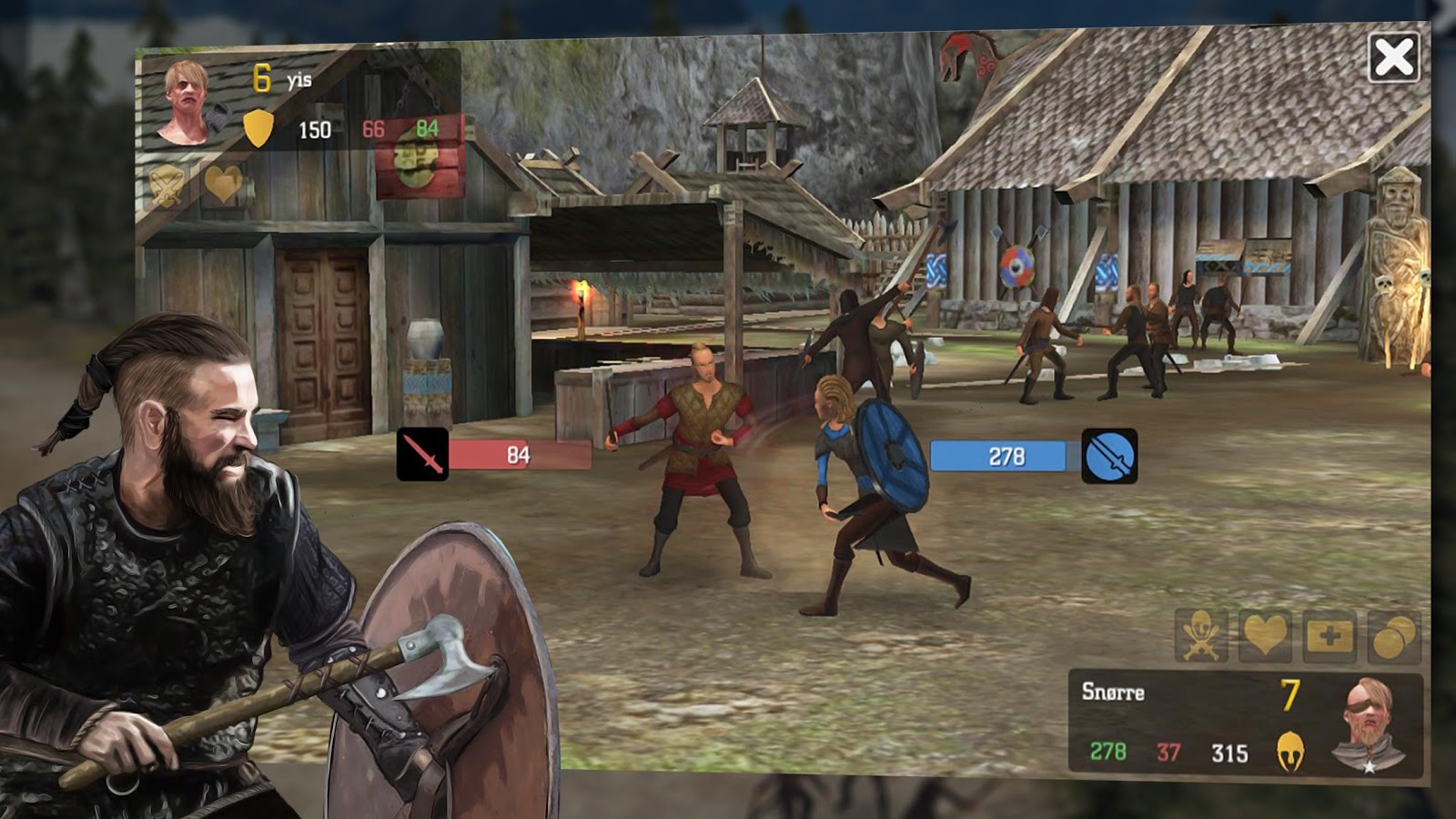Screen dimensions: 1456x819
Task: Click the red sword attack icon
Action: (x=422, y=454)
